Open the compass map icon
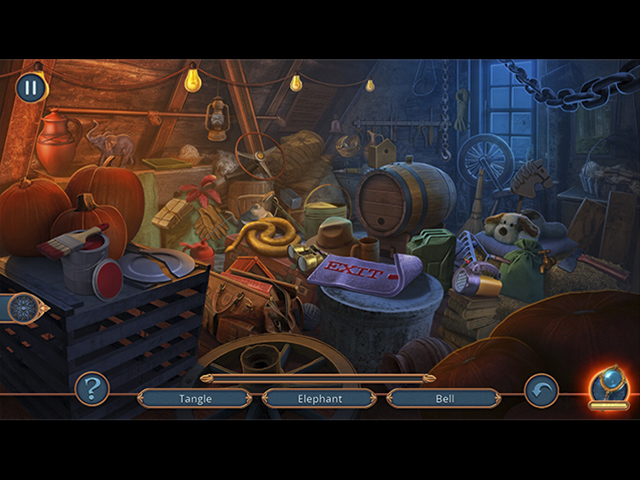 coord(22,308)
